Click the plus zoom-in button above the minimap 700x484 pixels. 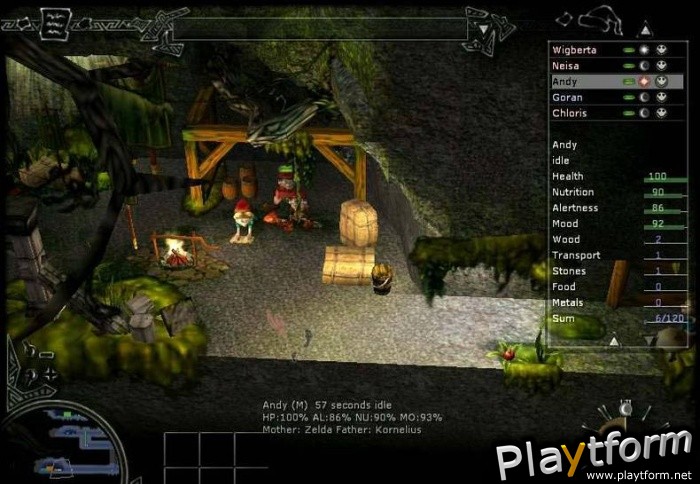click(49, 373)
